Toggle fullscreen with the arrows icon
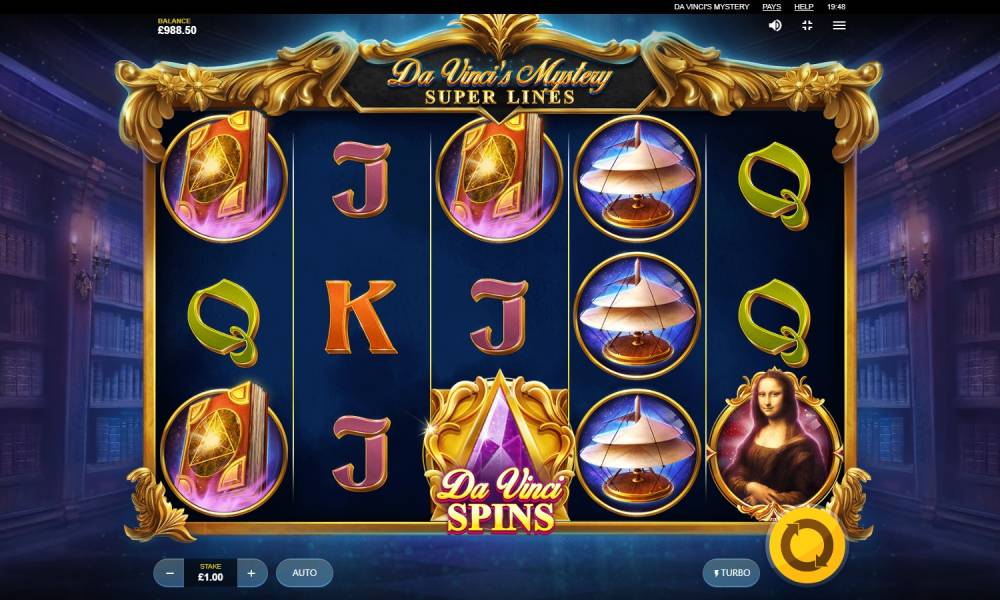 coord(807,25)
